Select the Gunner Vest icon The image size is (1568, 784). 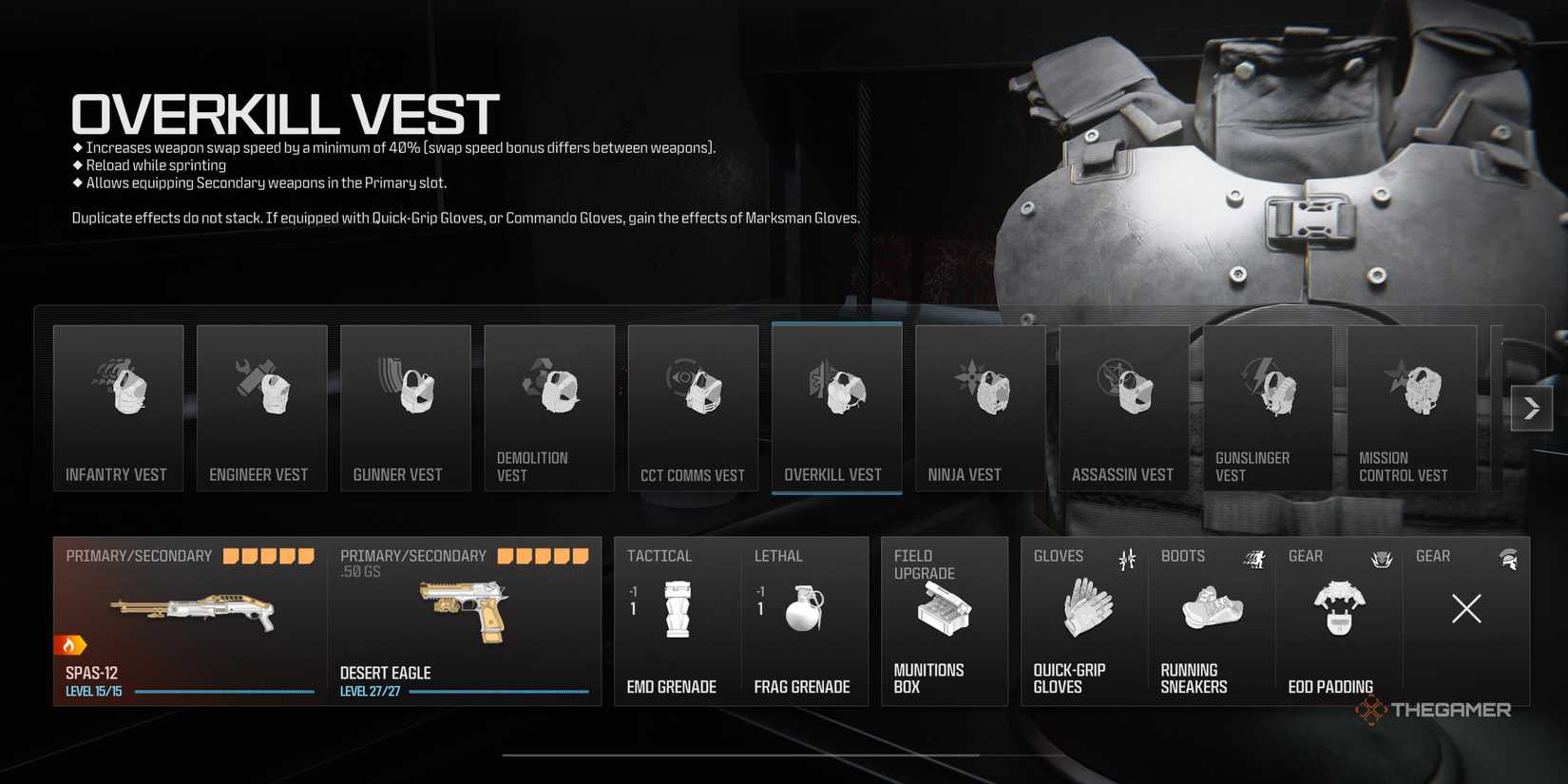click(405, 409)
